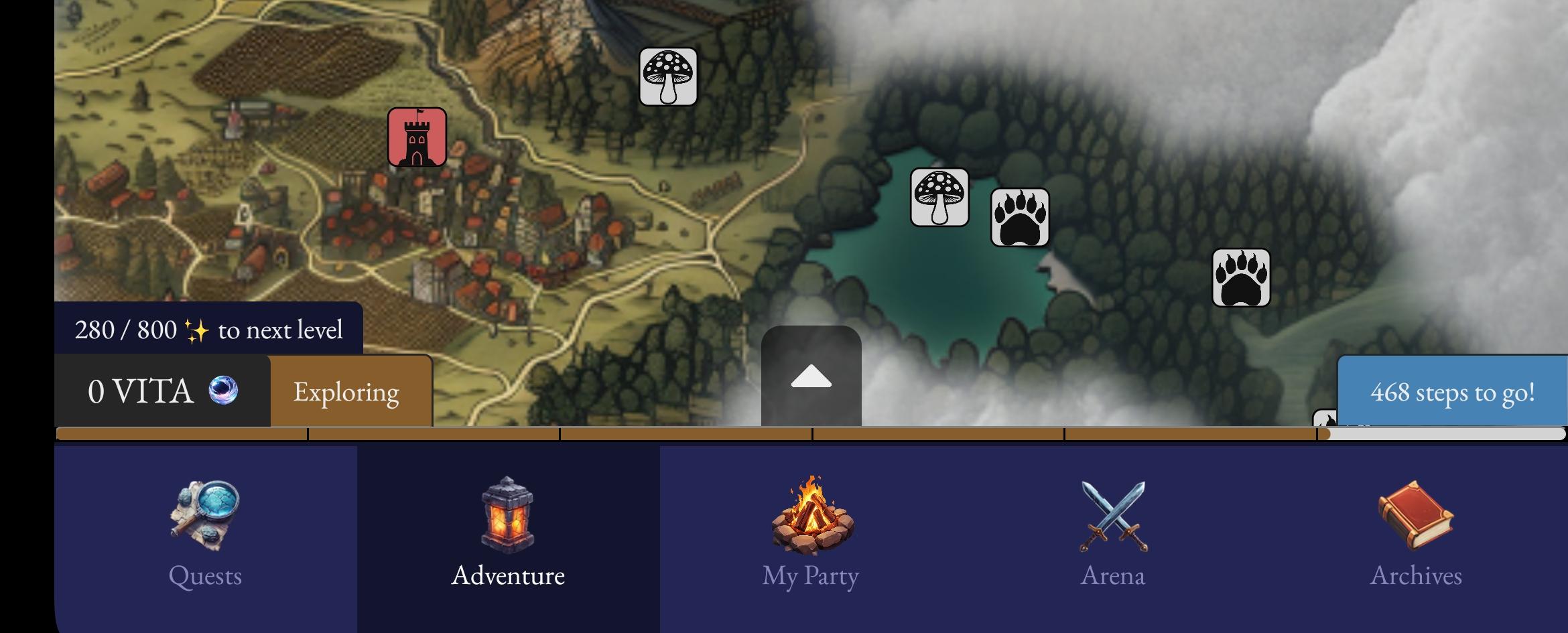Tap the Exploring status button
1568x633 pixels.
pos(347,392)
